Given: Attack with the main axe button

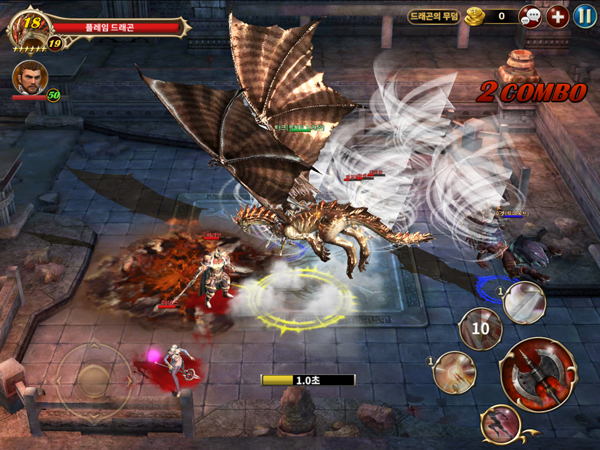Looking at the screenshot, I should click(x=538, y=374).
